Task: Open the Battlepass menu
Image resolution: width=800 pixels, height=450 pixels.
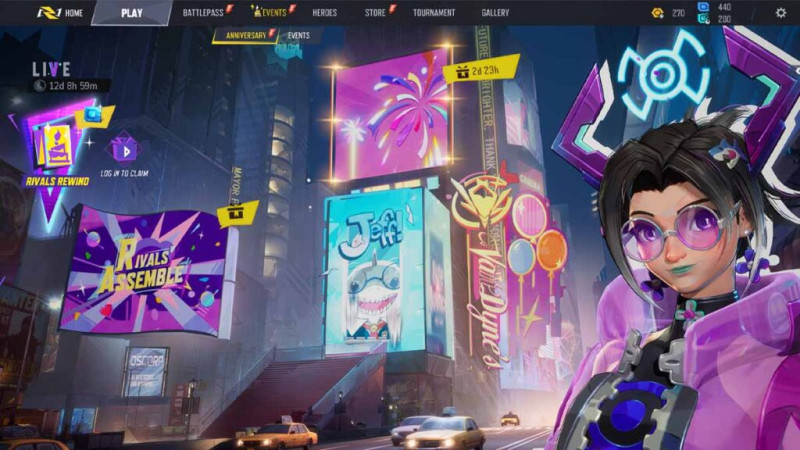Action: click(203, 13)
